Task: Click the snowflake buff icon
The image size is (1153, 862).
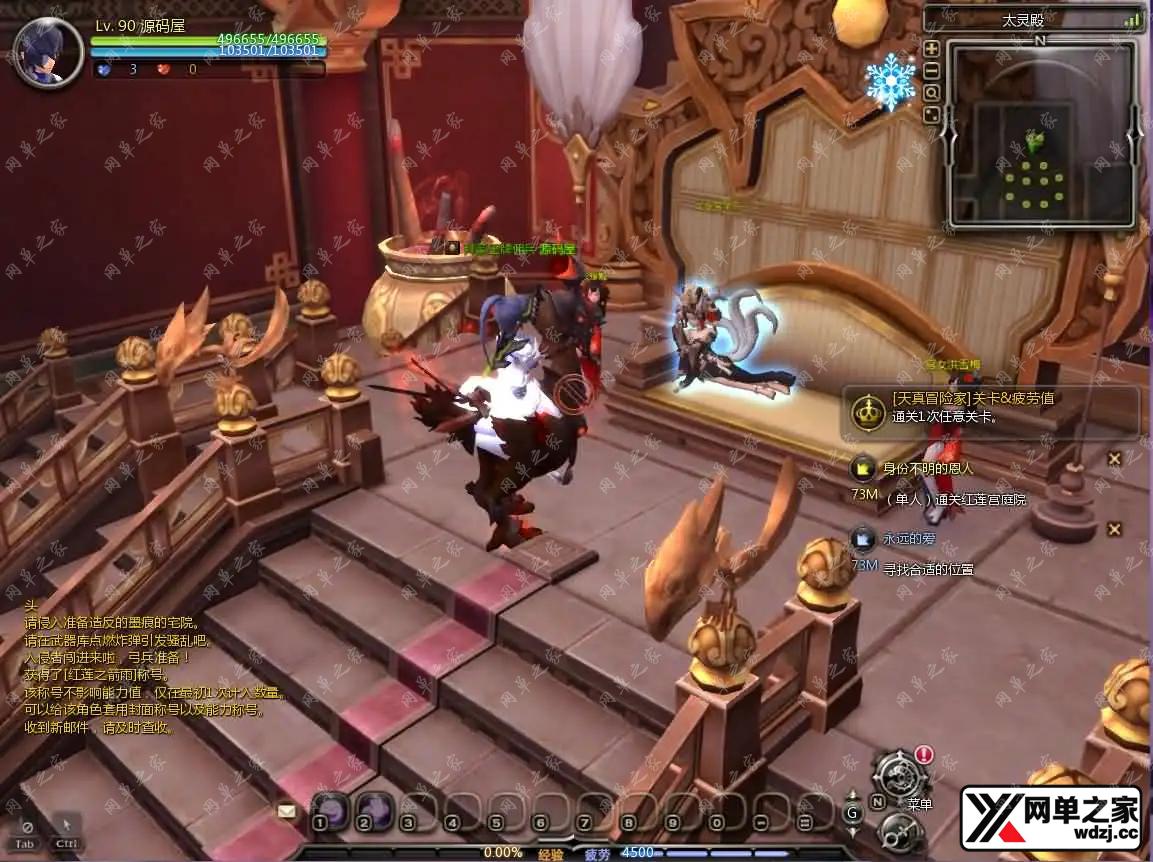Action: pyautogui.click(x=890, y=80)
